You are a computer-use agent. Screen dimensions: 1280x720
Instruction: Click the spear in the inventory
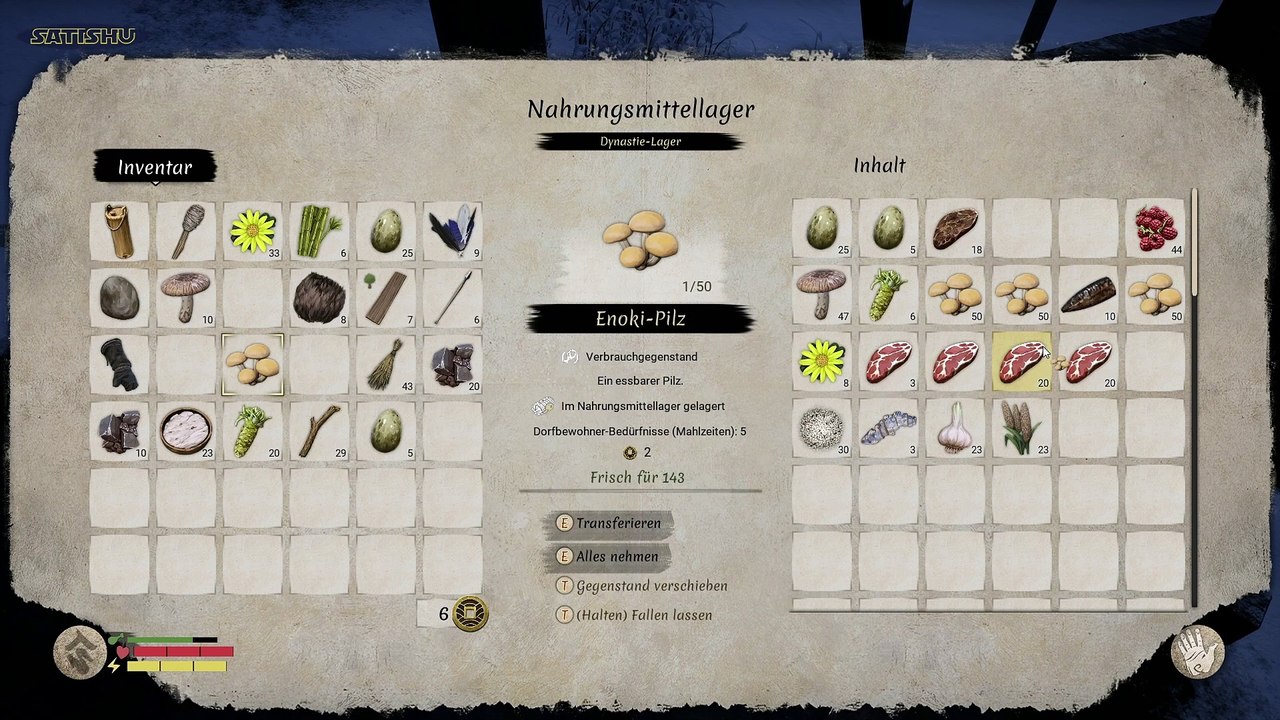point(452,297)
